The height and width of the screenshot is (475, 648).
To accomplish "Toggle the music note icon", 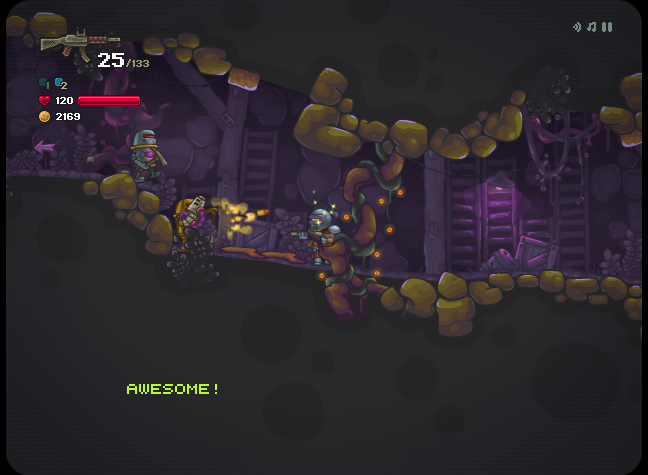I will click(x=592, y=27).
